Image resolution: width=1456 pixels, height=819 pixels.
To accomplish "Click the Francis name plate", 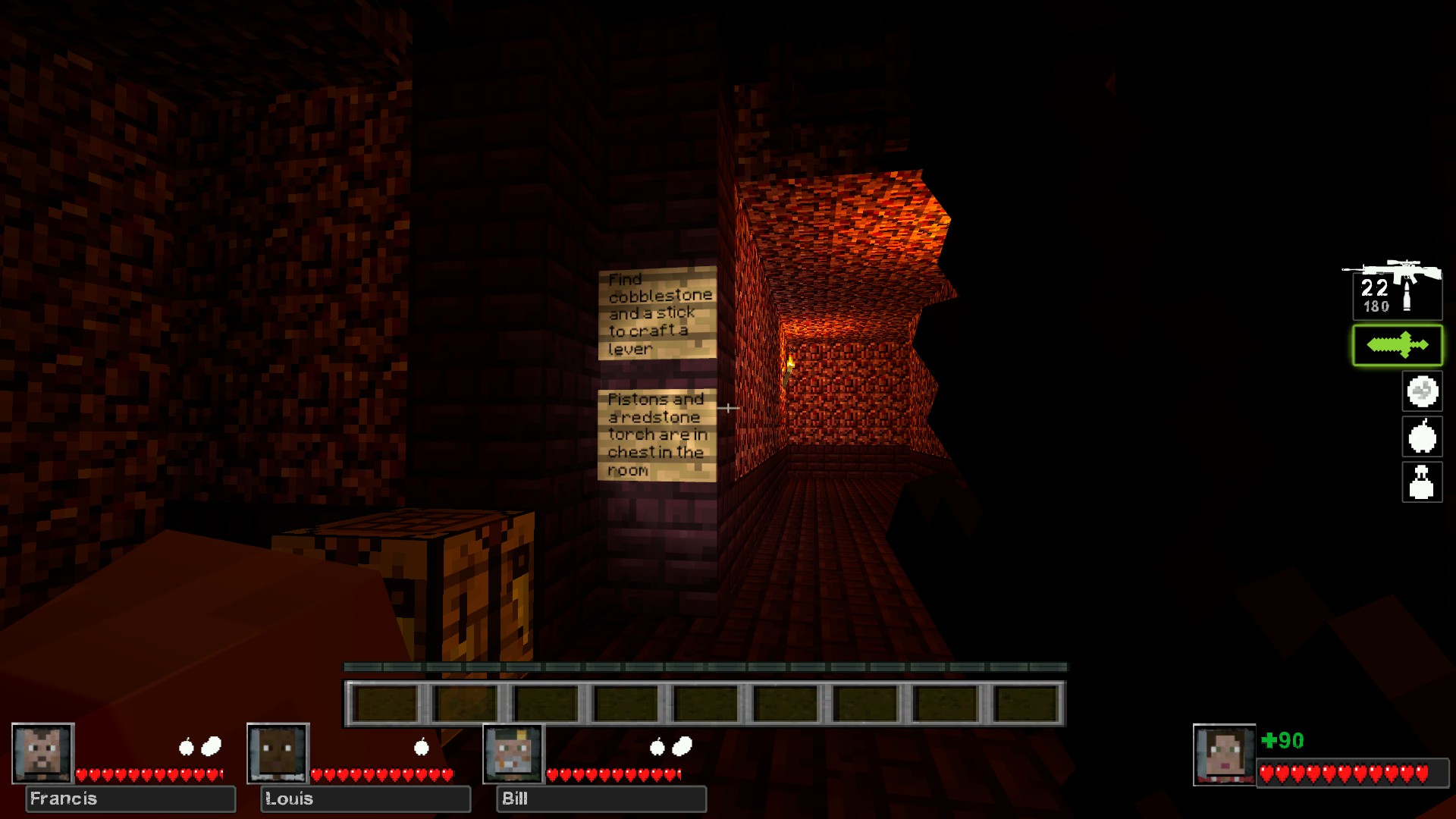I will tap(130, 799).
